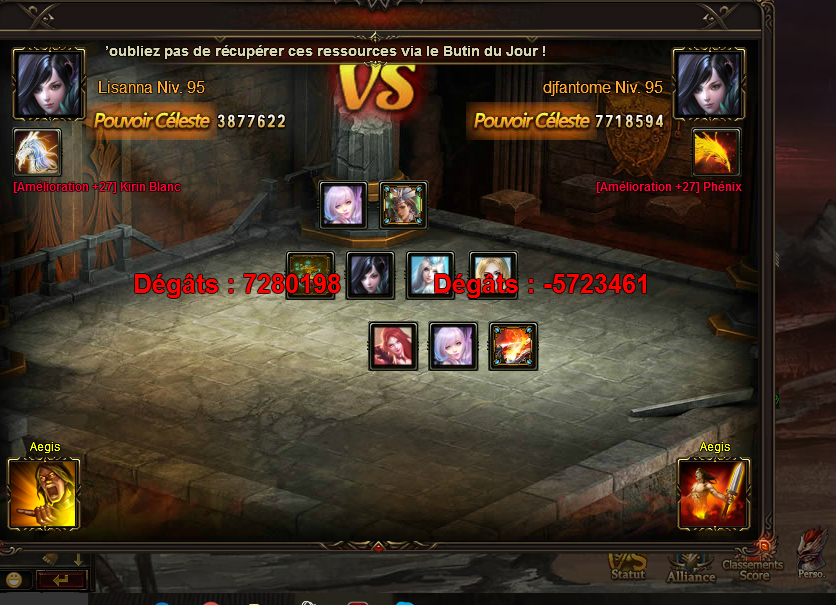Screen dimensions: 836x605
Task: Open the Statut menu
Action: pyautogui.click(x=628, y=568)
